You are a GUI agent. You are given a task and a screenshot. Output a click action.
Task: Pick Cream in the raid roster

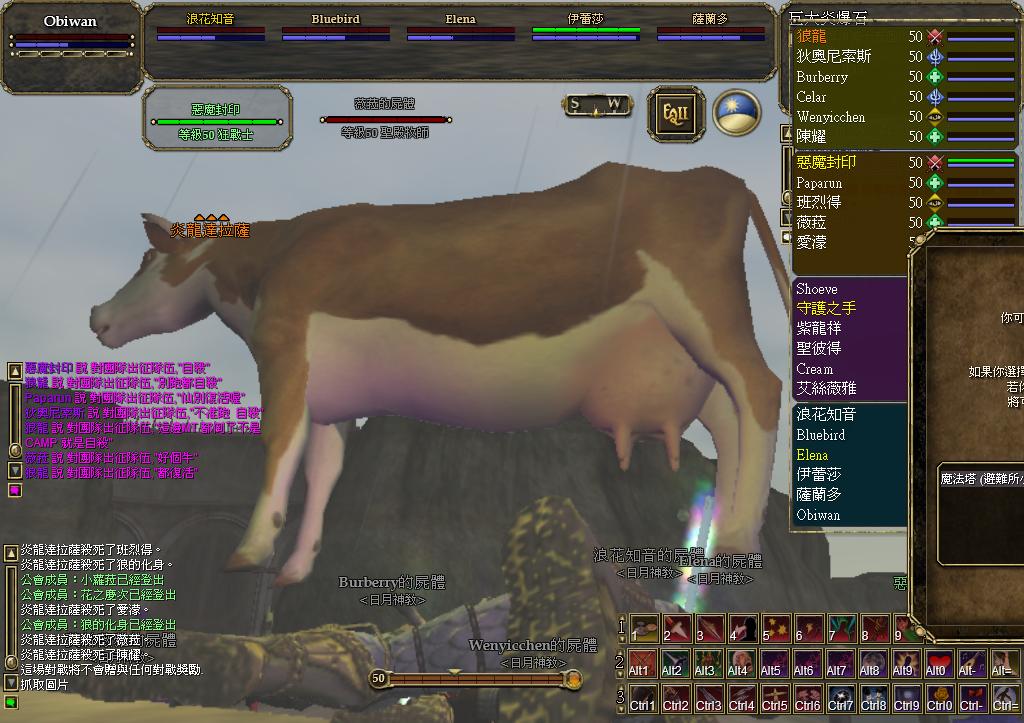tap(814, 369)
